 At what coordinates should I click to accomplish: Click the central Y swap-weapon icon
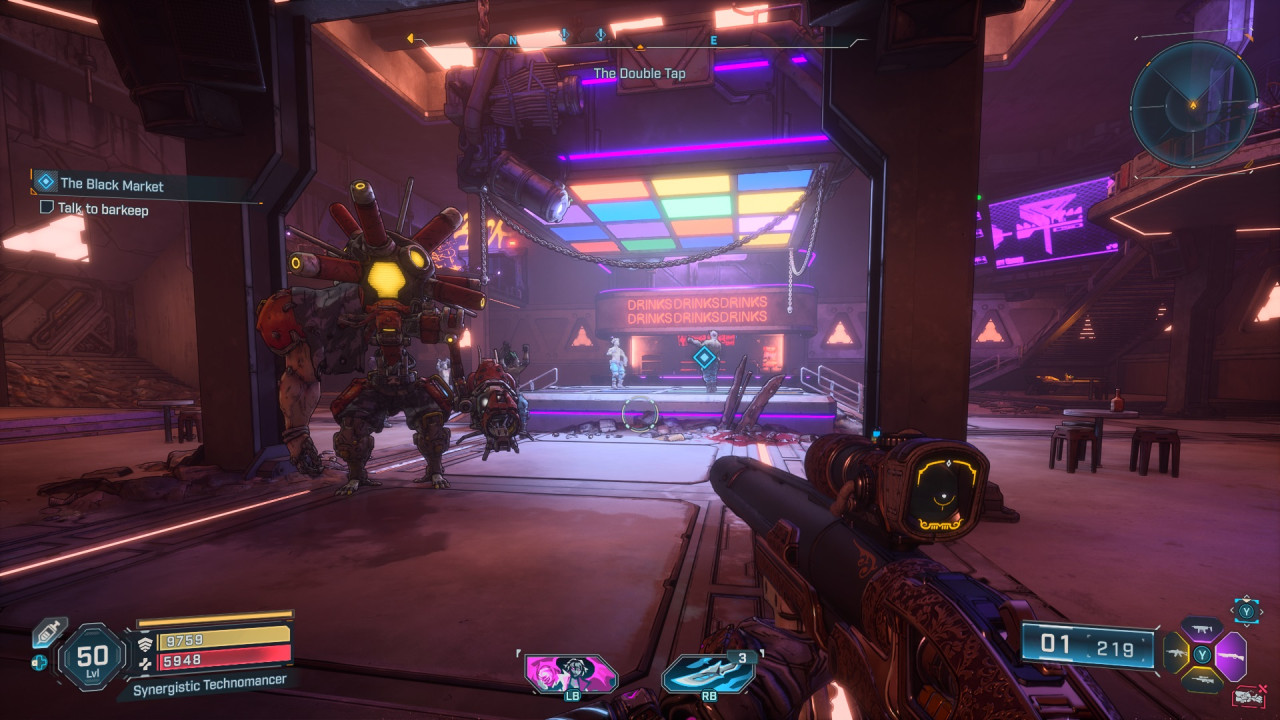point(1202,654)
